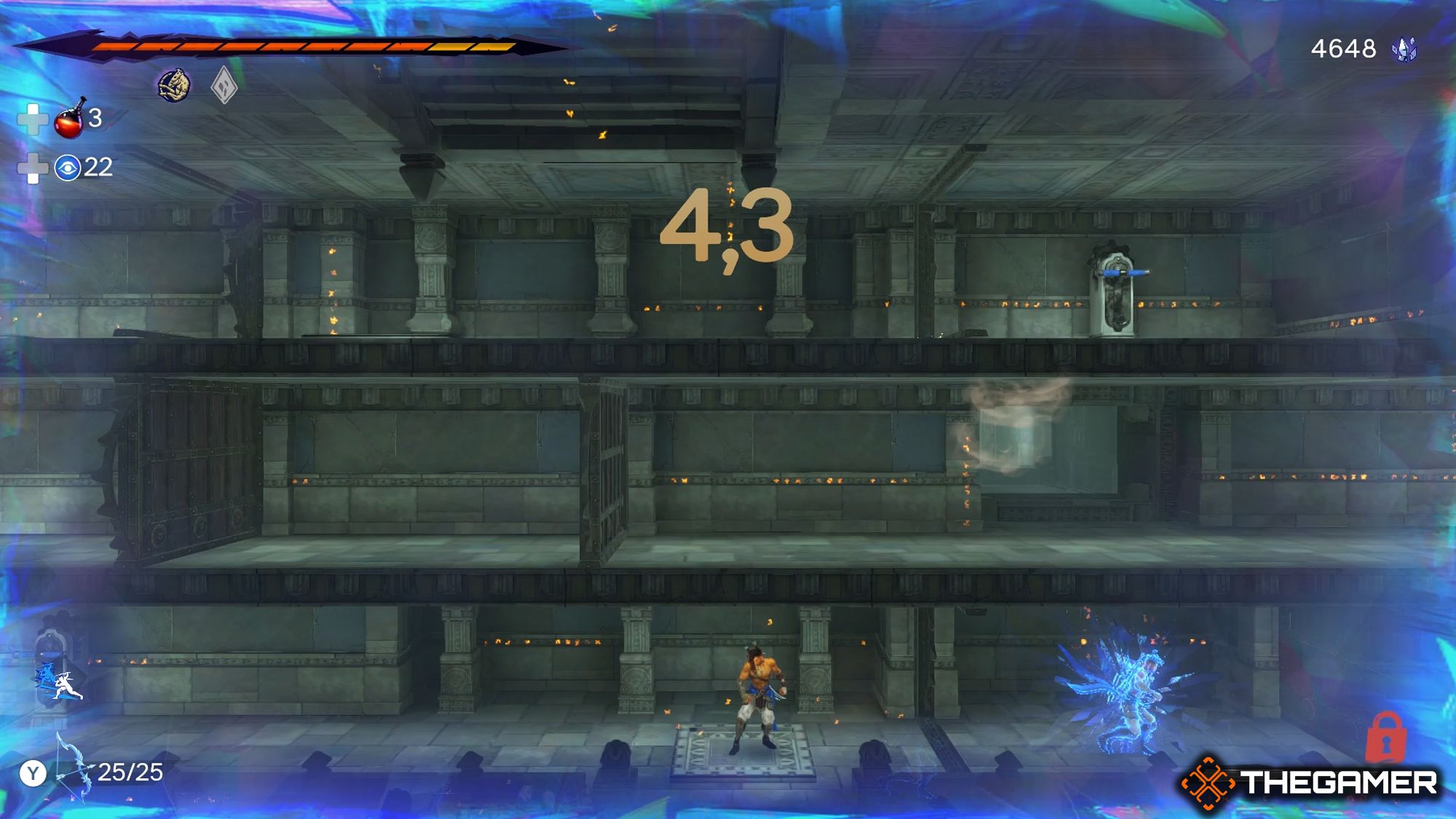
Task: Select the orange health bar
Action: point(291,45)
